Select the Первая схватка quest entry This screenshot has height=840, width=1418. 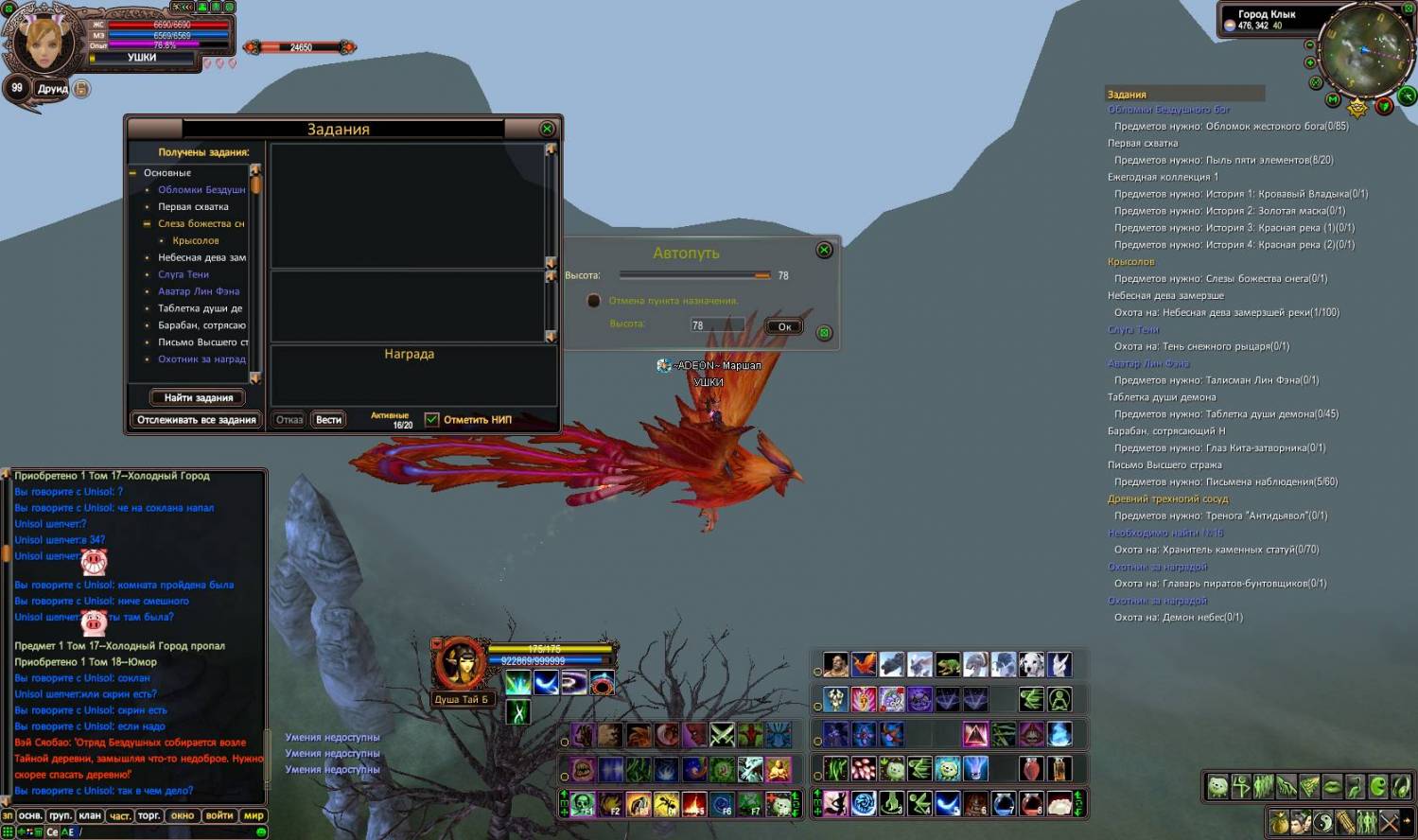[x=193, y=206]
